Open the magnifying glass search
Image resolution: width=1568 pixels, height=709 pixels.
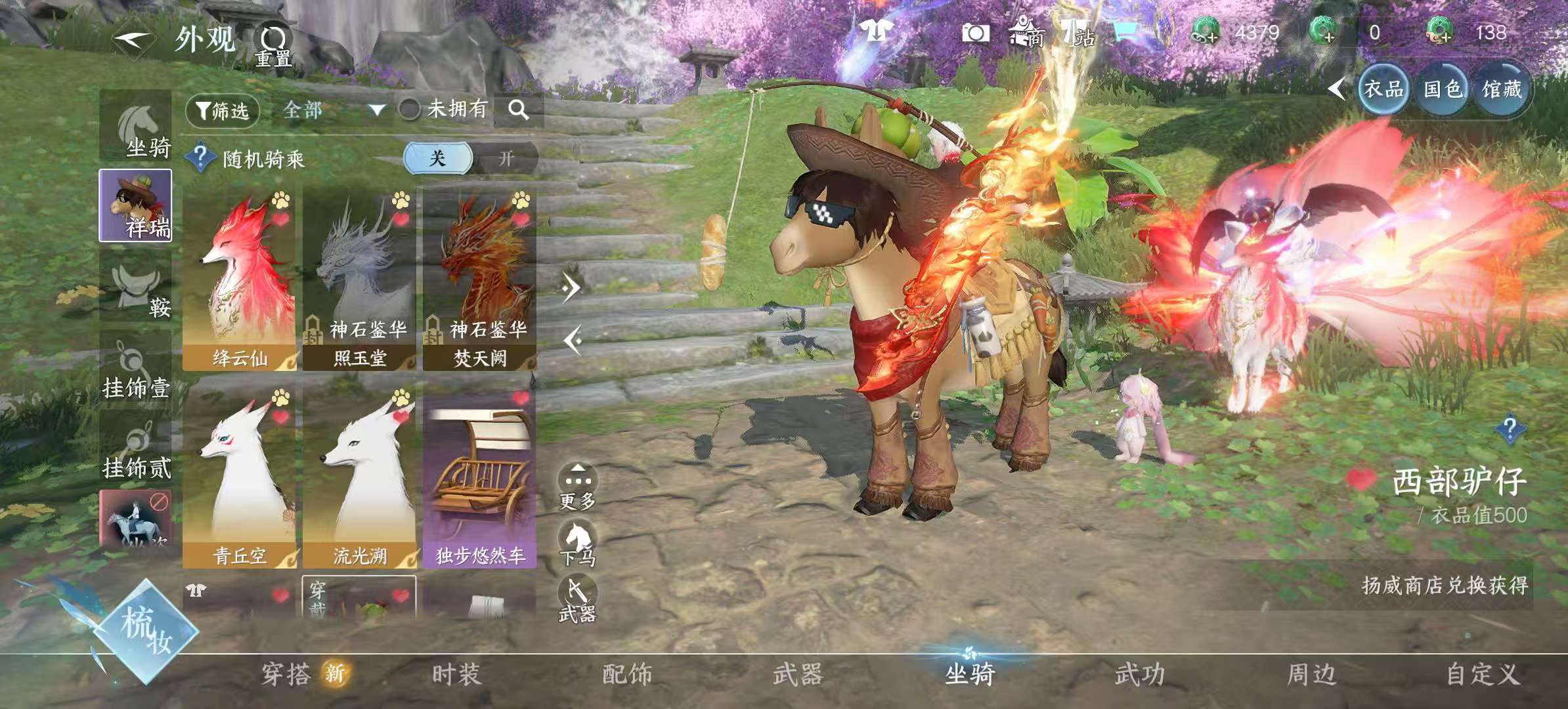click(518, 110)
